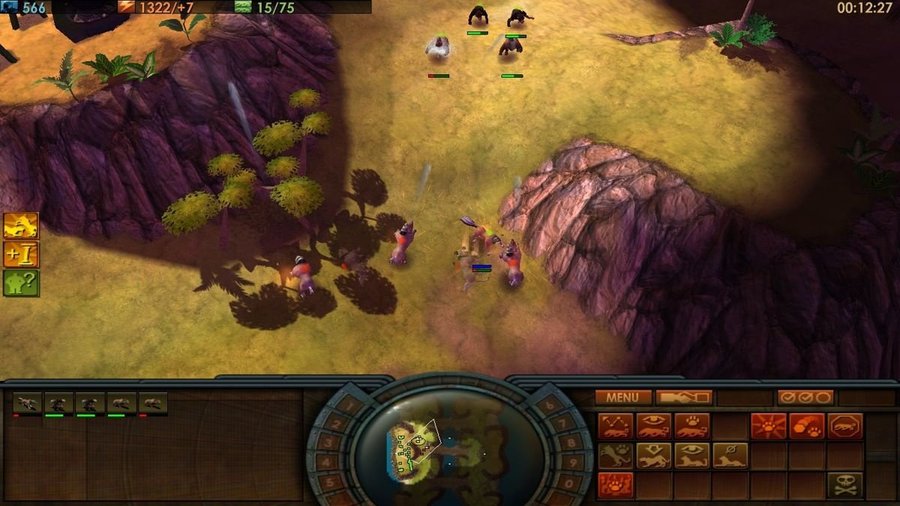Select the first unit portrait in the squad panel
900x506 pixels.
click(x=28, y=403)
